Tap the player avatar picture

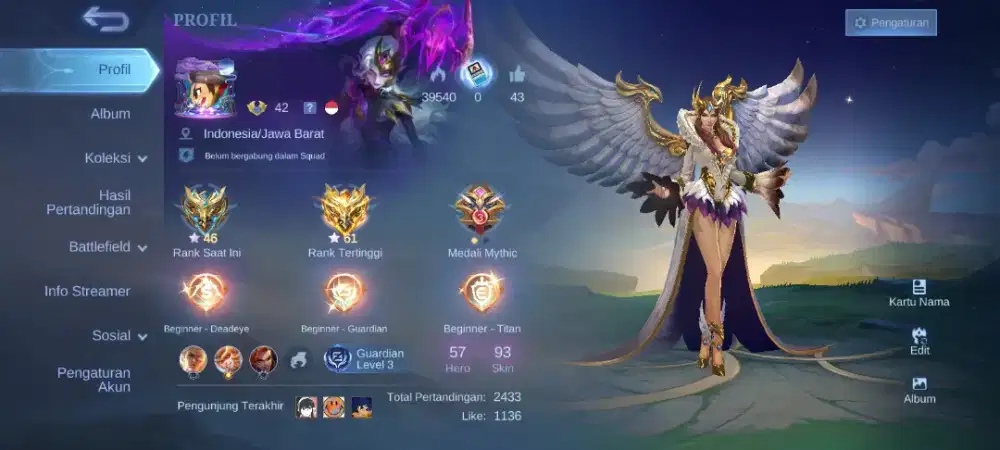(205, 89)
